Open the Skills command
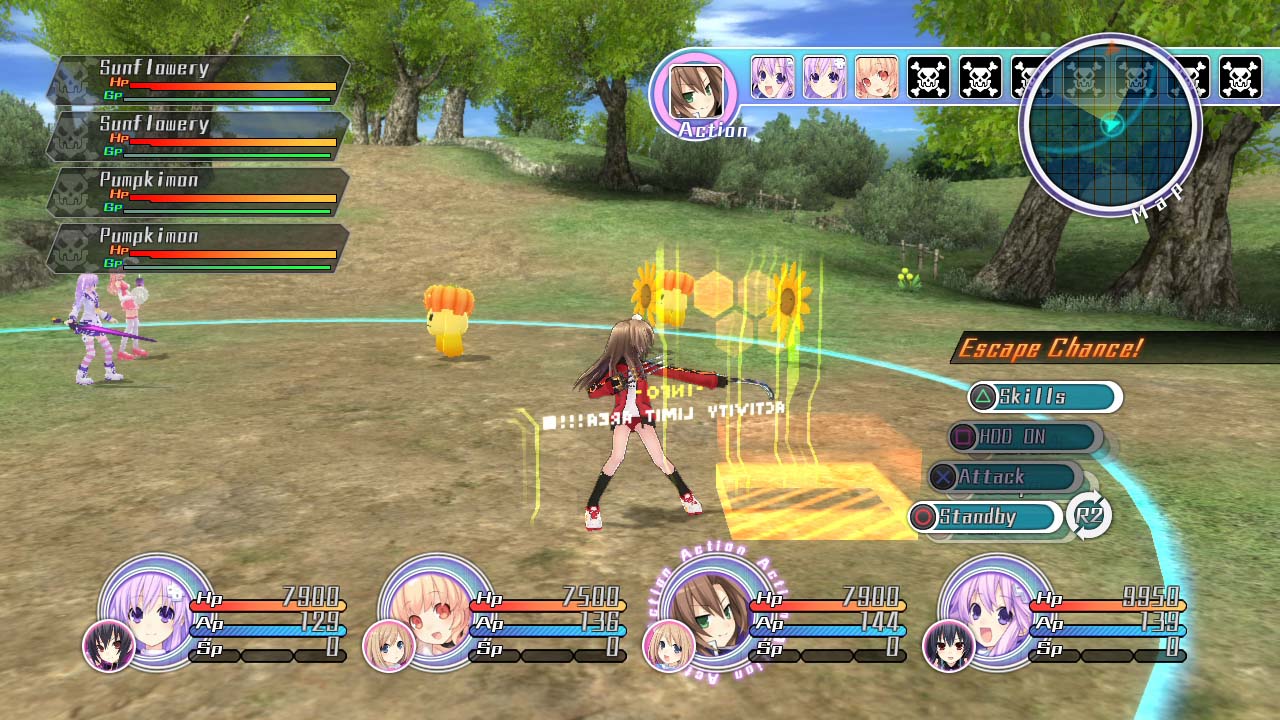Viewport: 1280px width, 720px height. tap(1044, 397)
